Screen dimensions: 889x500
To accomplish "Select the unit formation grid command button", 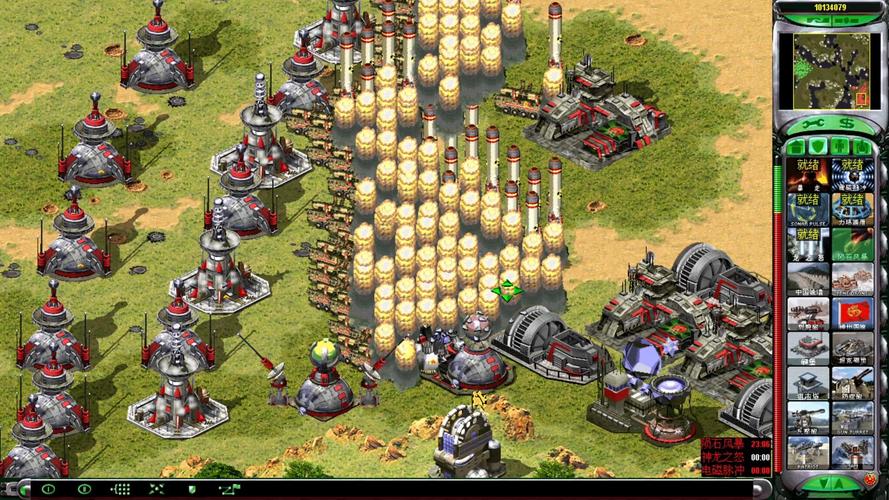I will point(120,489).
